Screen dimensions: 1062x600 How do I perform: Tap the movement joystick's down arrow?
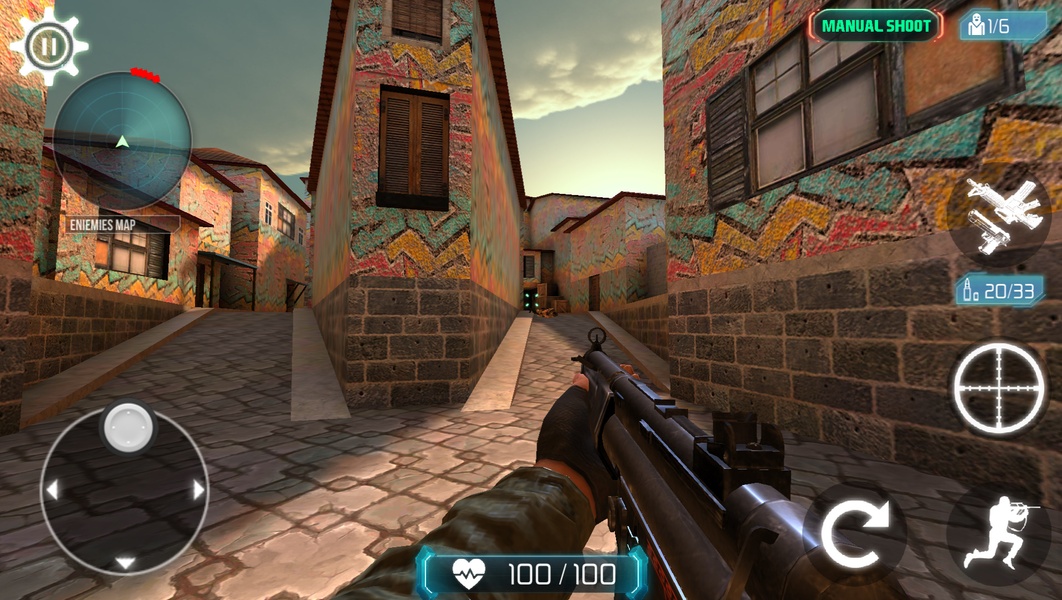coord(125,563)
